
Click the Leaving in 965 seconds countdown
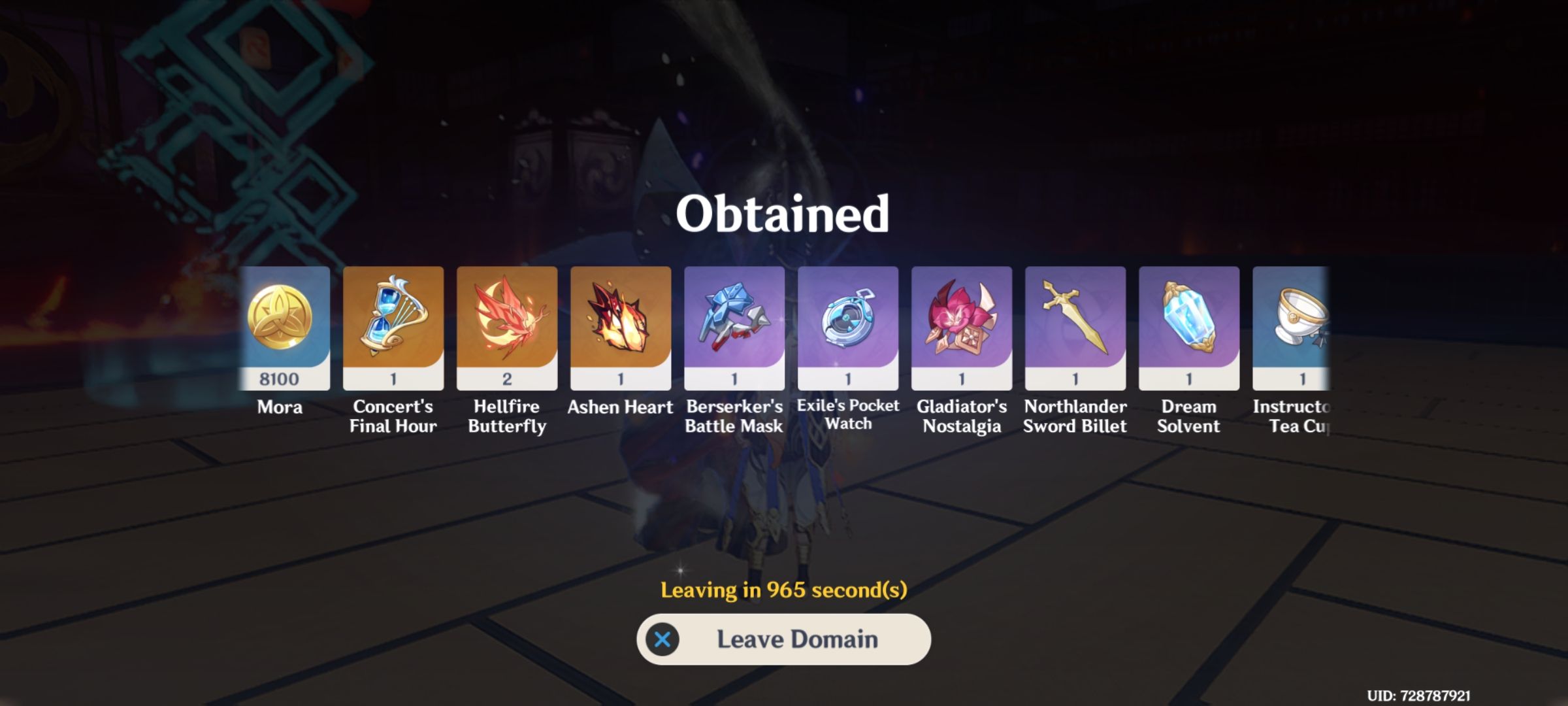784,590
